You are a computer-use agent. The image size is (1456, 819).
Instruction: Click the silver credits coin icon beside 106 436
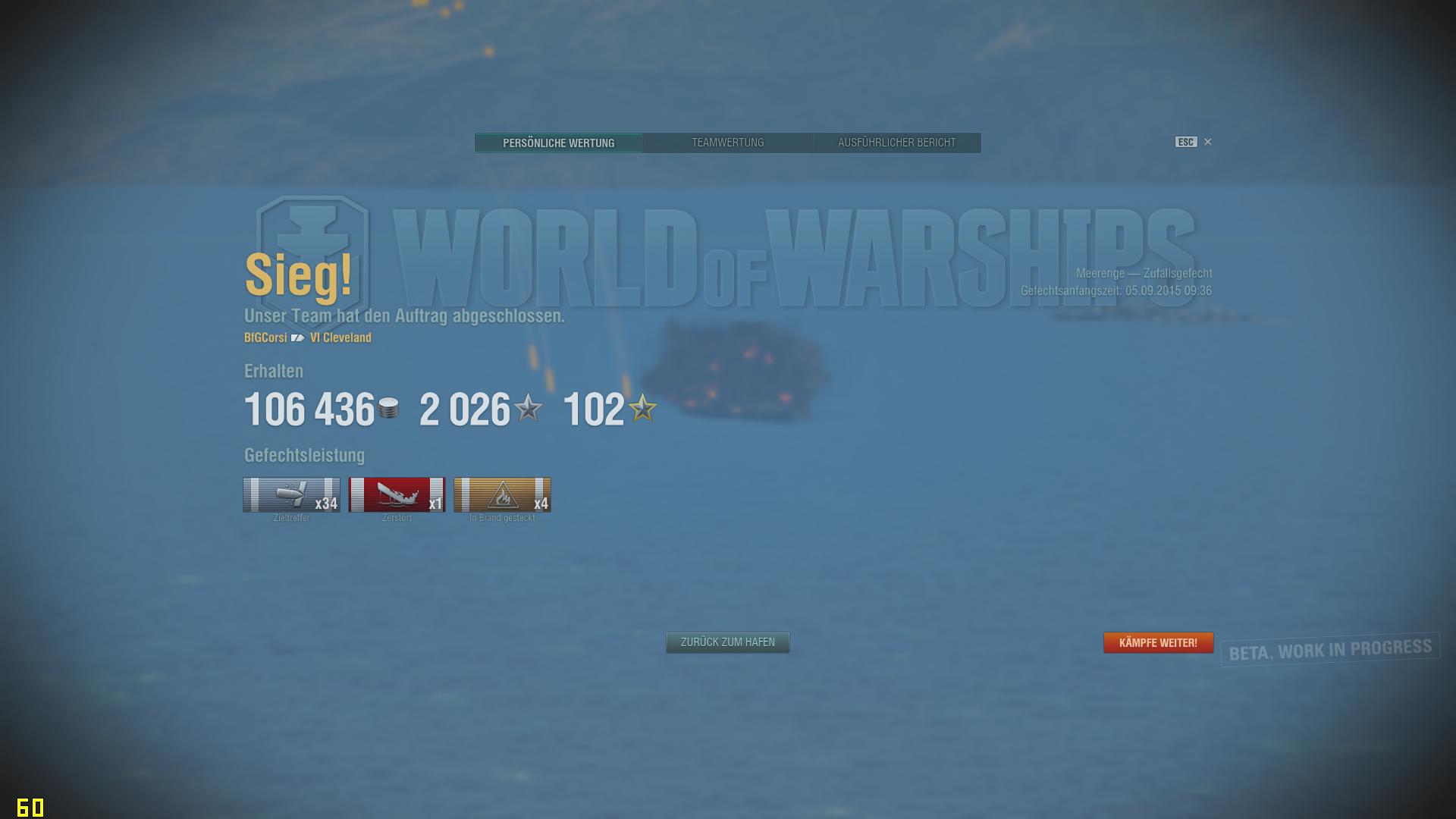(388, 409)
